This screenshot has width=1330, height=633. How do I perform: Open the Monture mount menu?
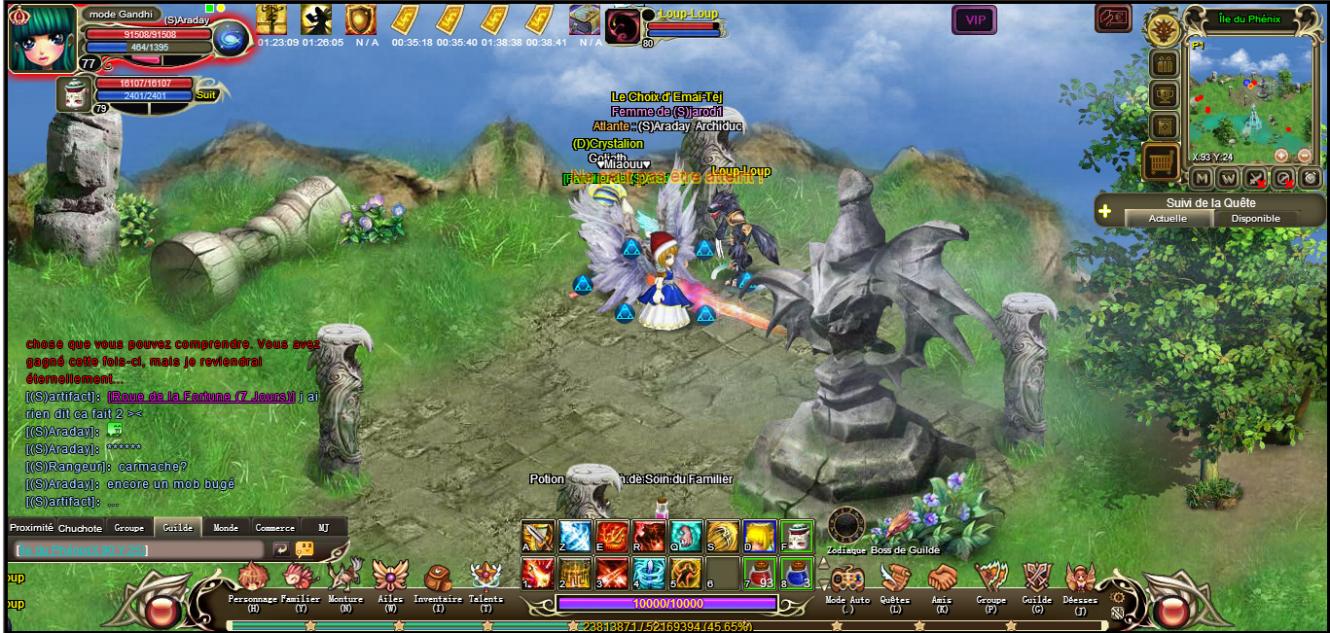(x=345, y=579)
